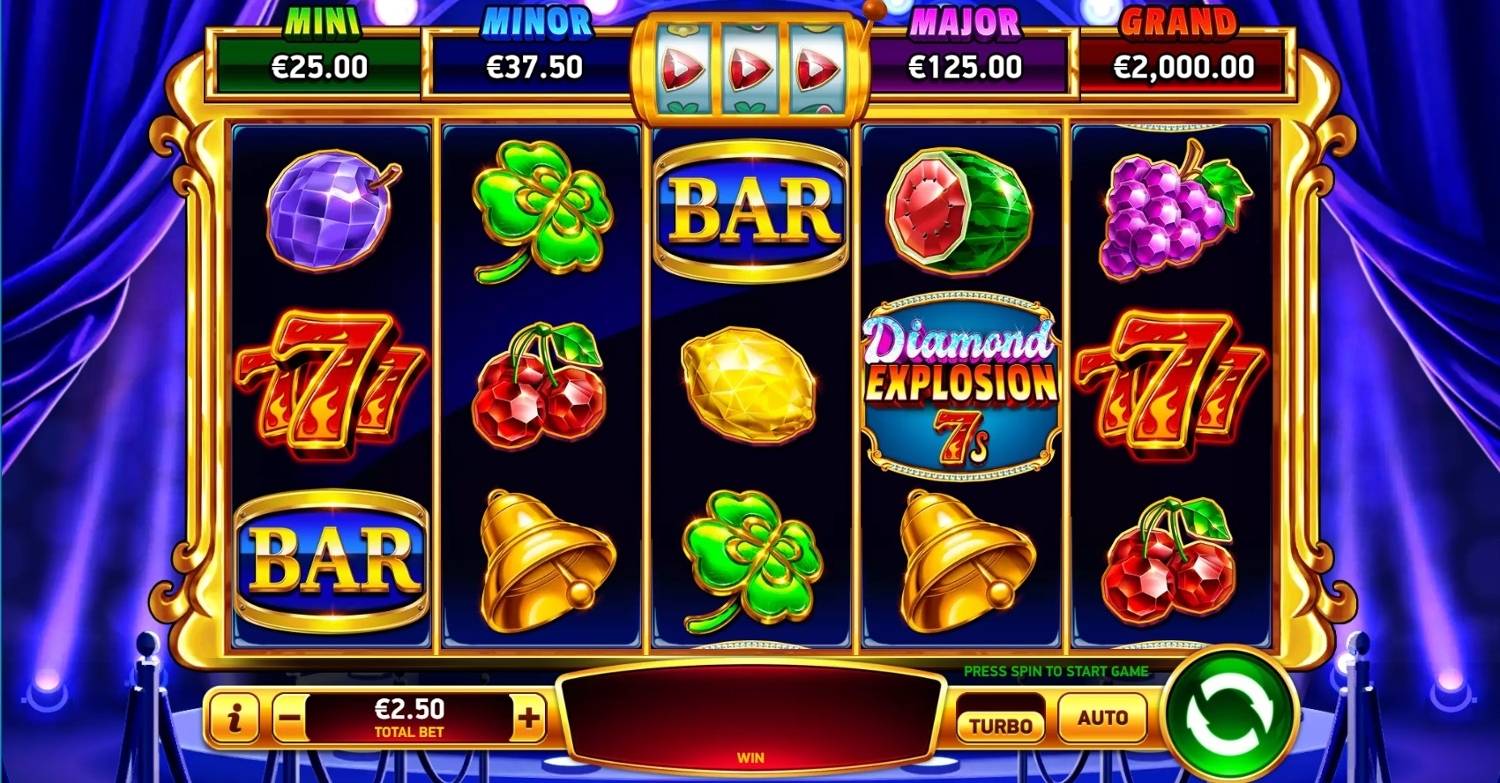Spin the reels with the green button
The width and height of the screenshot is (1500, 783).
pos(1230,713)
